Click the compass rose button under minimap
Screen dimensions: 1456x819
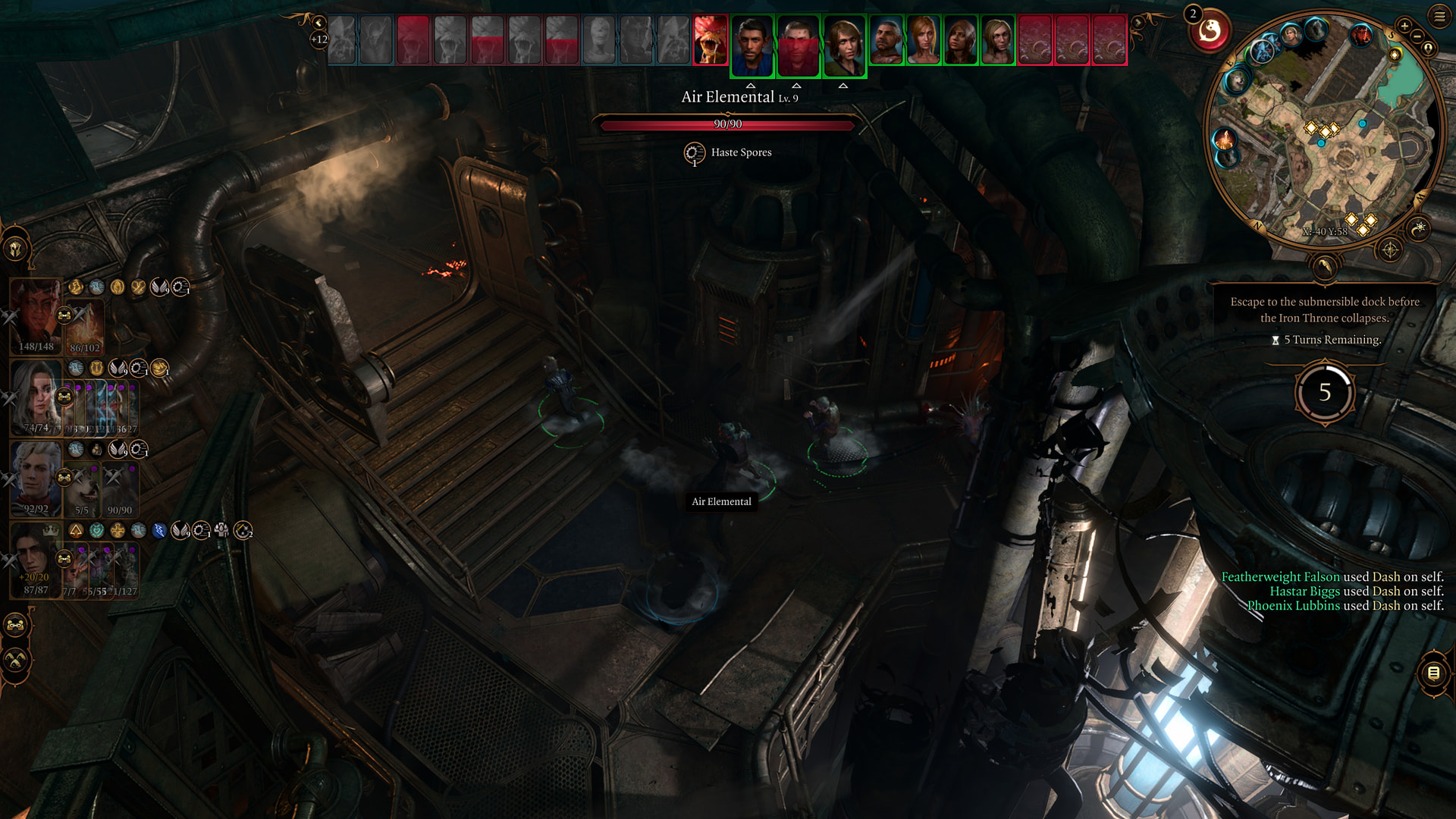(1390, 249)
